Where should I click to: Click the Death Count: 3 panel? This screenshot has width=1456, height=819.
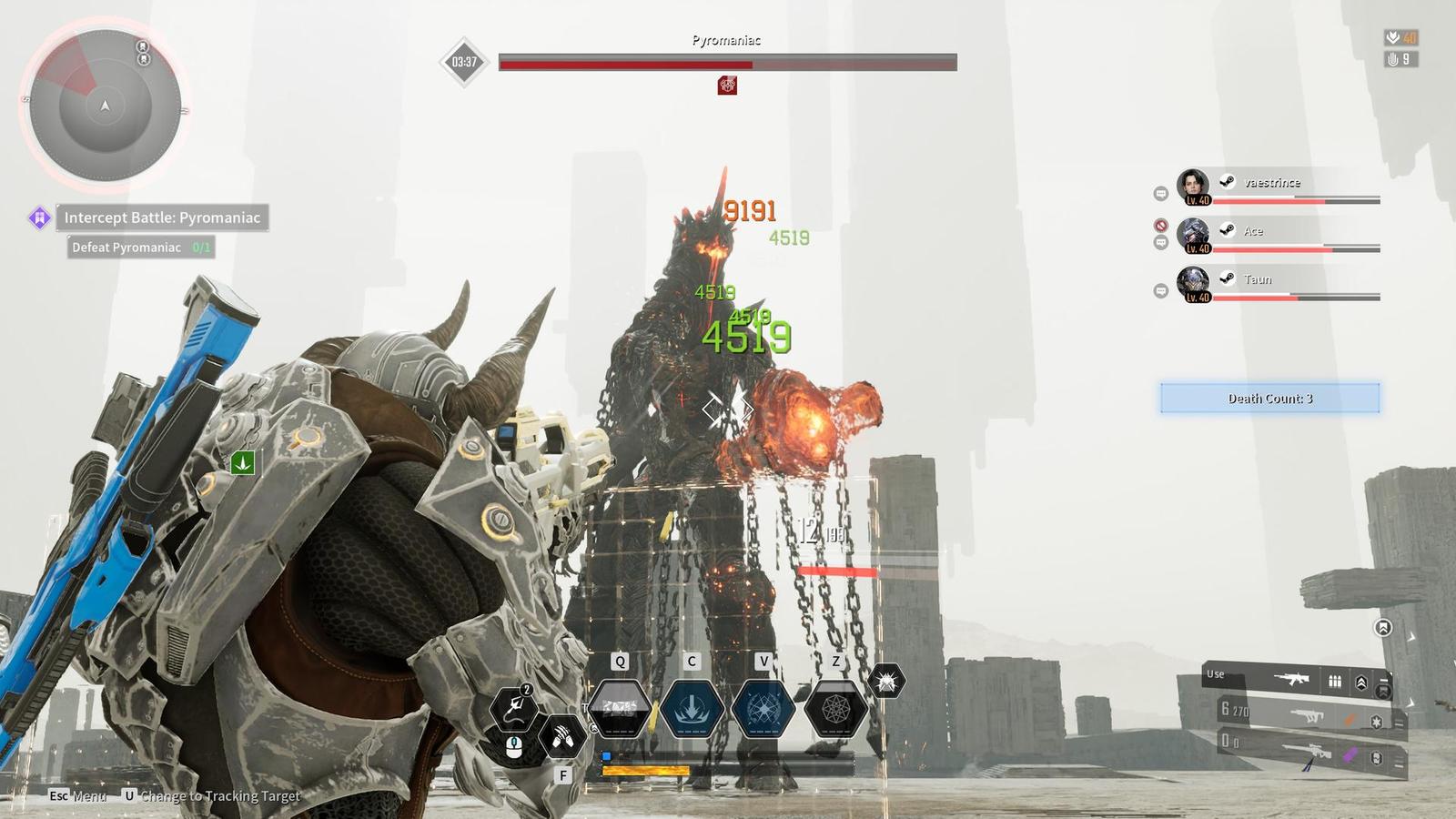pos(1269,399)
